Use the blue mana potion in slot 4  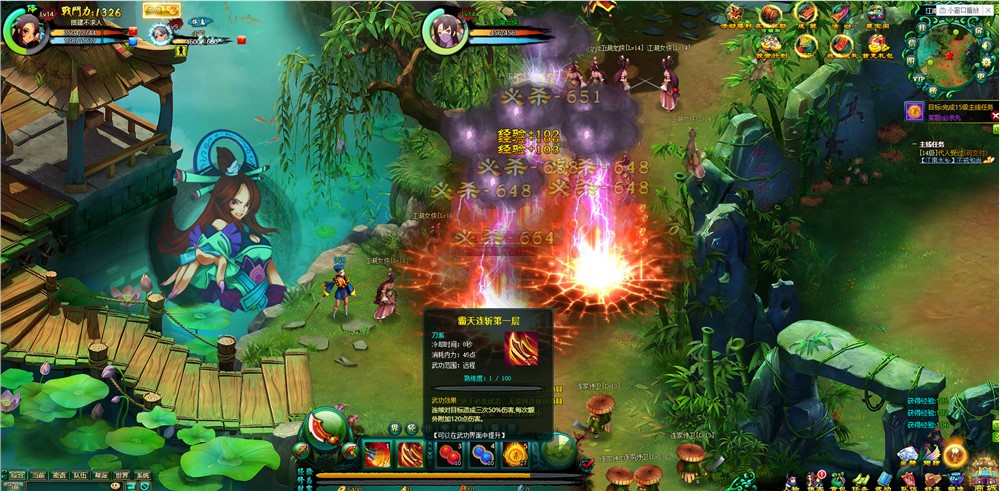(482, 455)
